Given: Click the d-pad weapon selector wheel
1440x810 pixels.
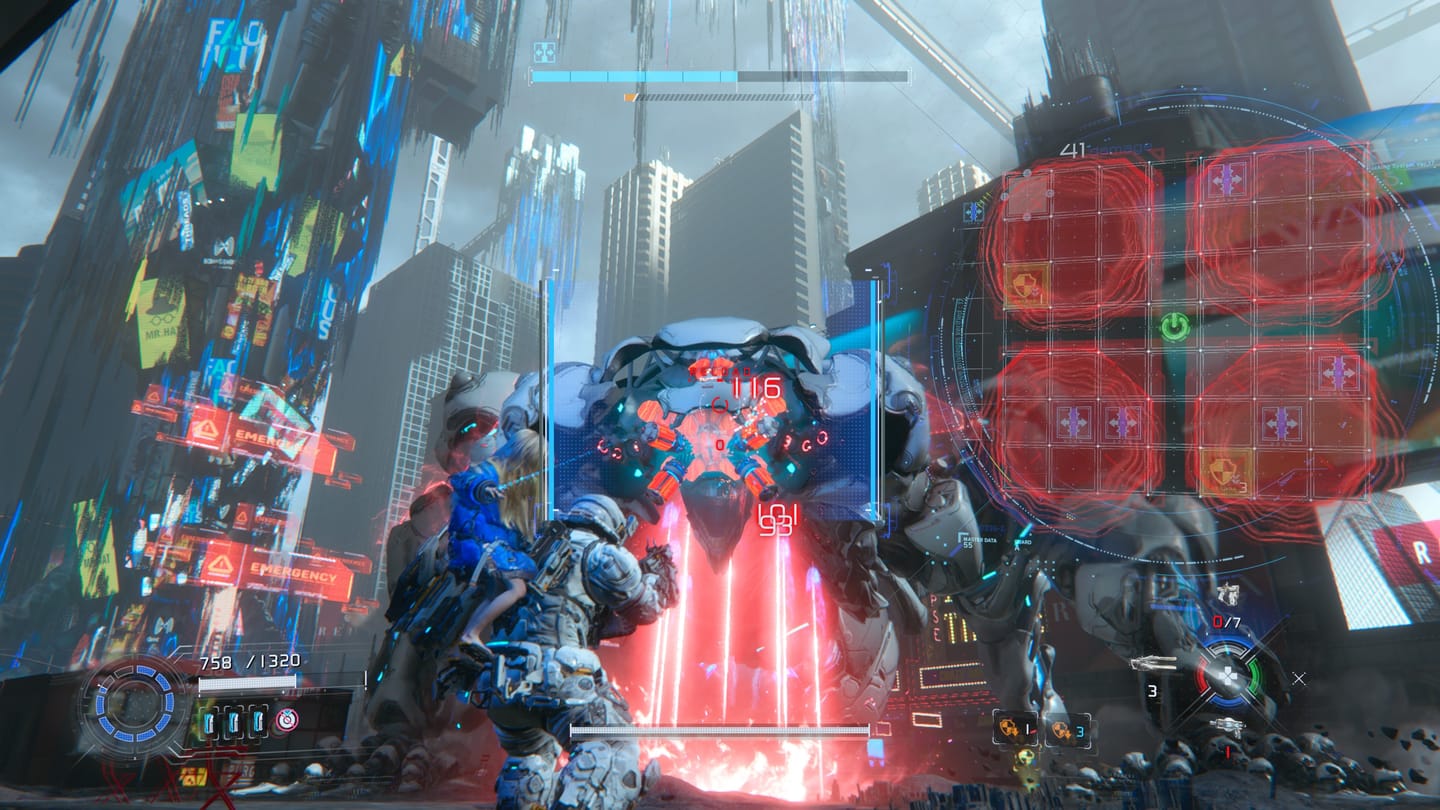Looking at the screenshot, I should pyautogui.click(x=1229, y=675).
